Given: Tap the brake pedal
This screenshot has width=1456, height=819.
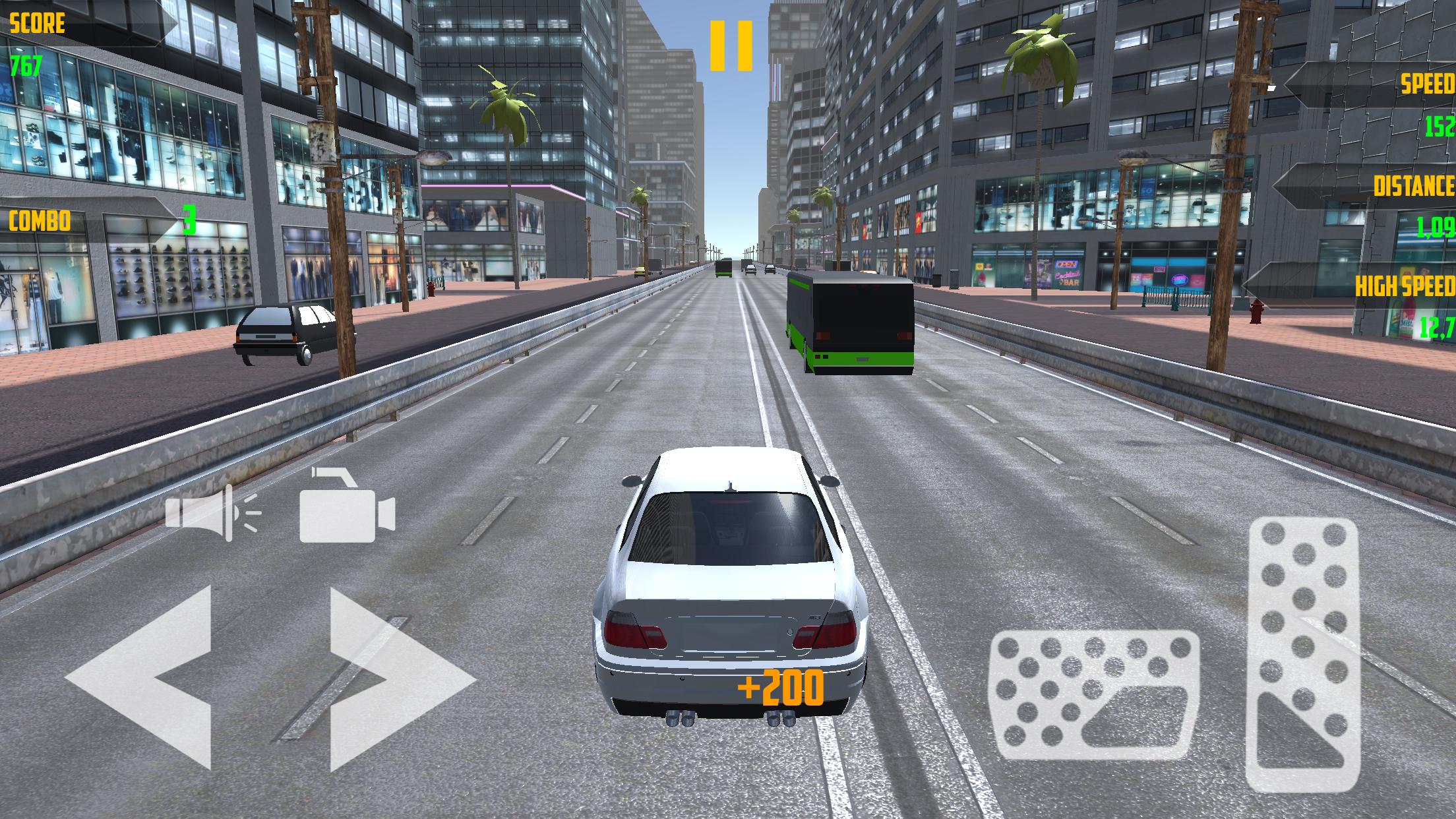Looking at the screenshot, I should tap(1094, 695).
